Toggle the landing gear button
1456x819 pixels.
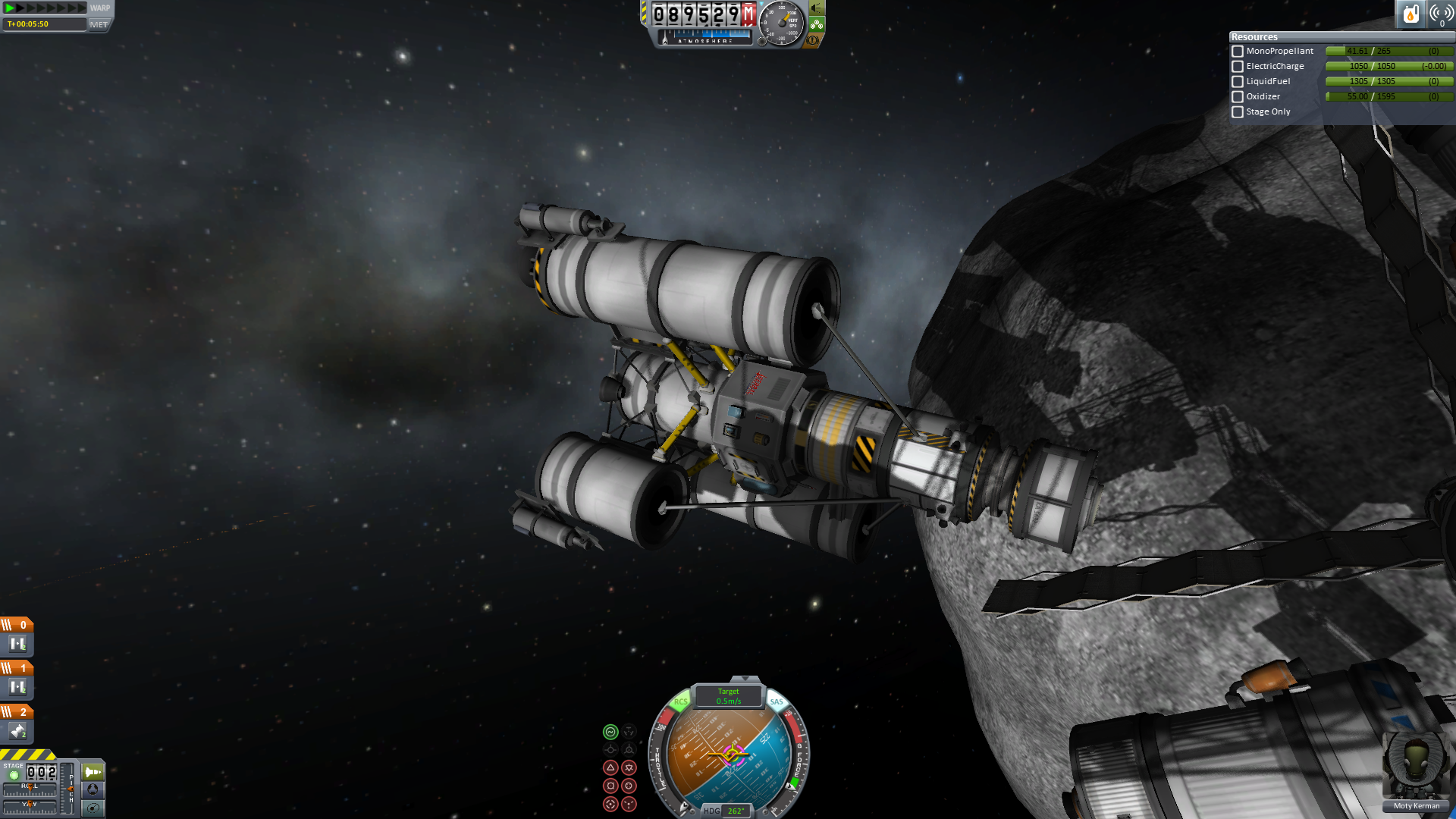tap(817, 24)
